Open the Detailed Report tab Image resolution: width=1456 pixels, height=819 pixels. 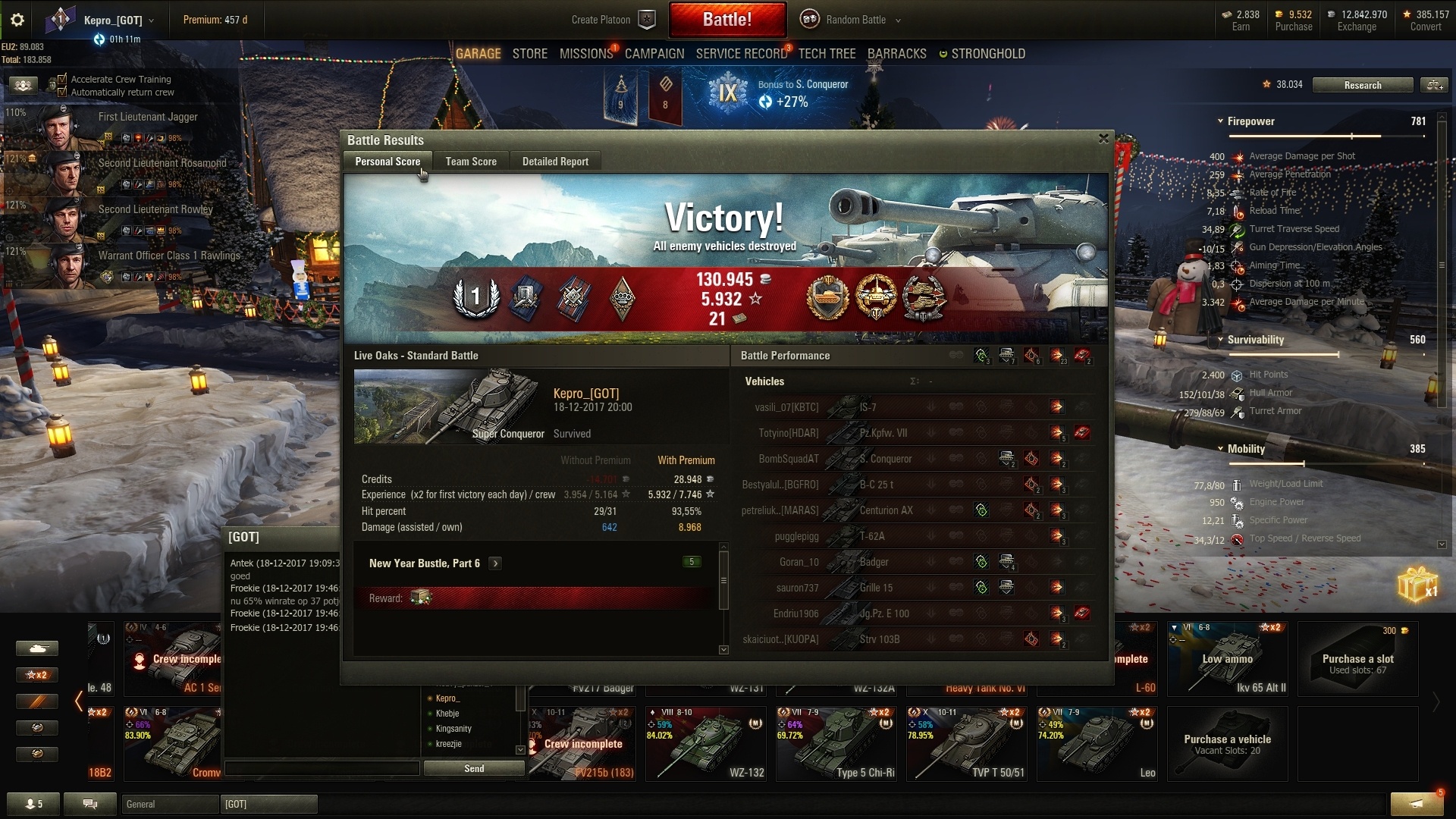point(555,162)
